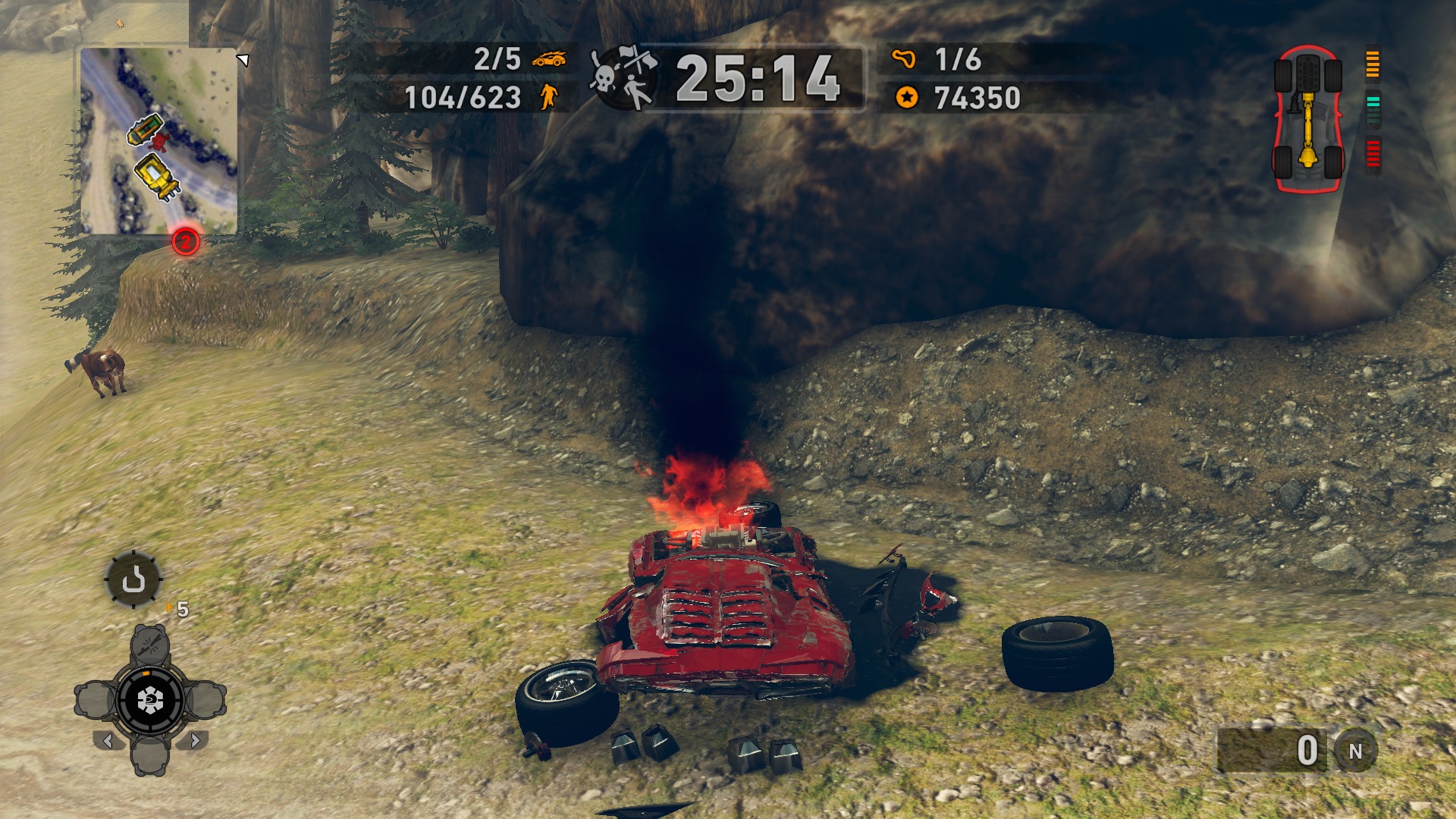This screenshot has width=1456, height=819.
Task: Cycle power-ups using the left arrow
Action: click(109, 740)
